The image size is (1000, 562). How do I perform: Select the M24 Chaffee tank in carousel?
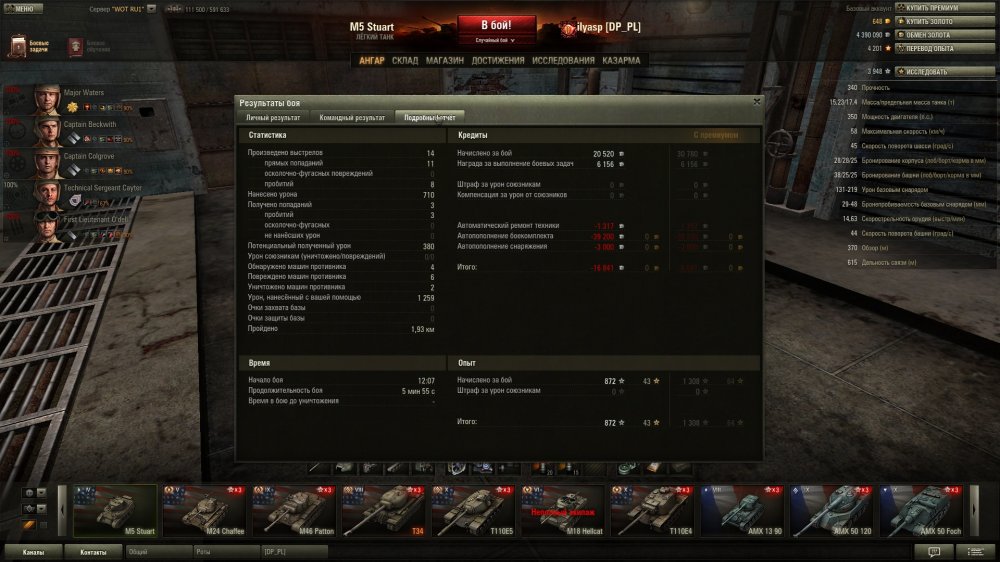point(205,511)
